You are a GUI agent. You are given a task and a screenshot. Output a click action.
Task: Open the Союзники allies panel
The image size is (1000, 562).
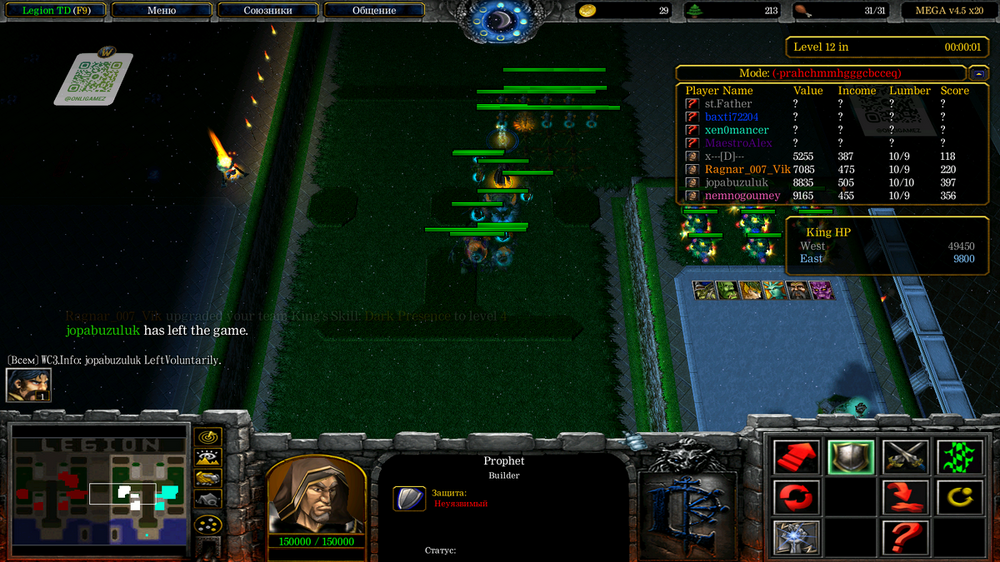[x=267, y=11]
